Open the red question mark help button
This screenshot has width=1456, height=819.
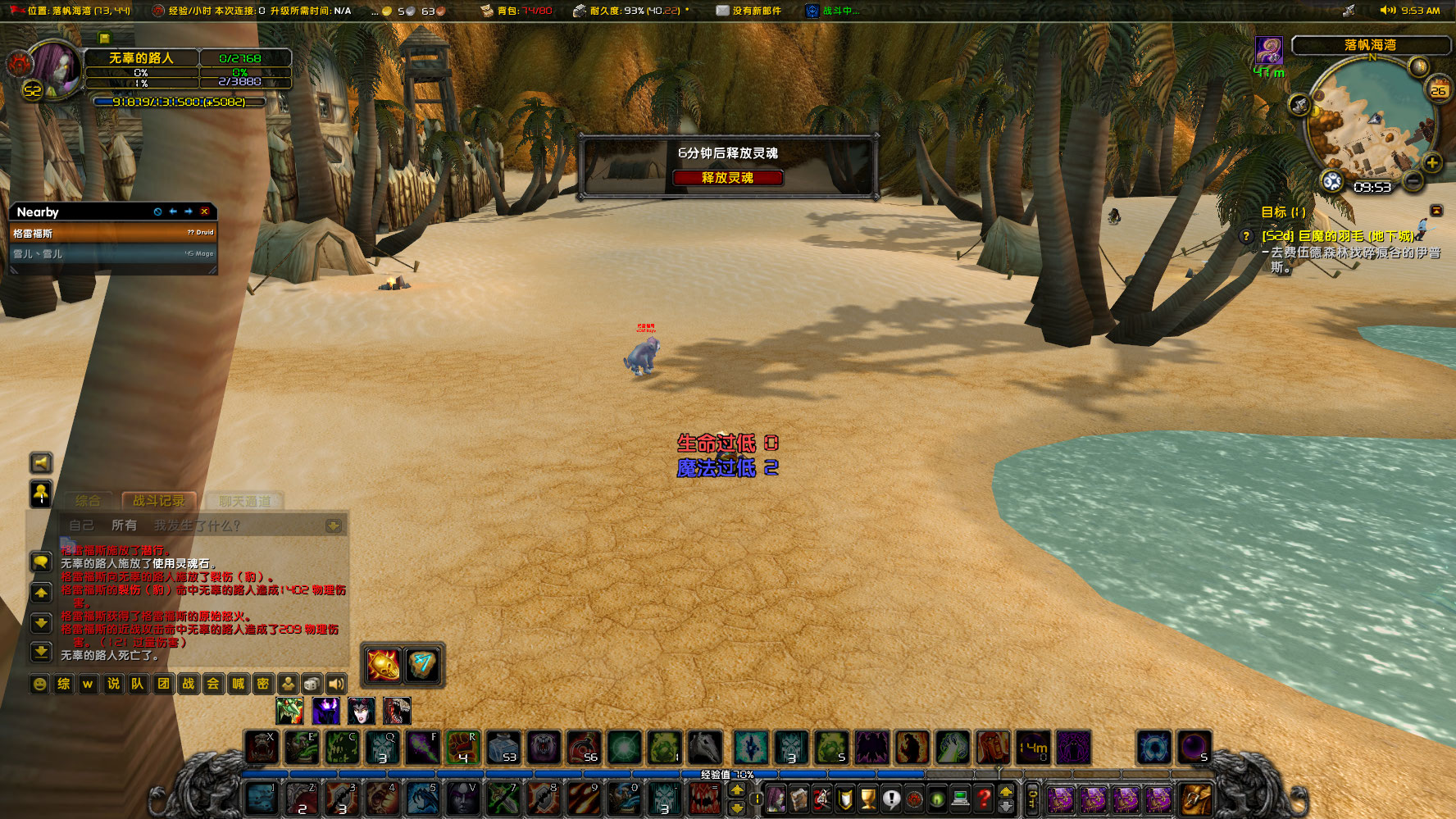(x=984, y=797)
